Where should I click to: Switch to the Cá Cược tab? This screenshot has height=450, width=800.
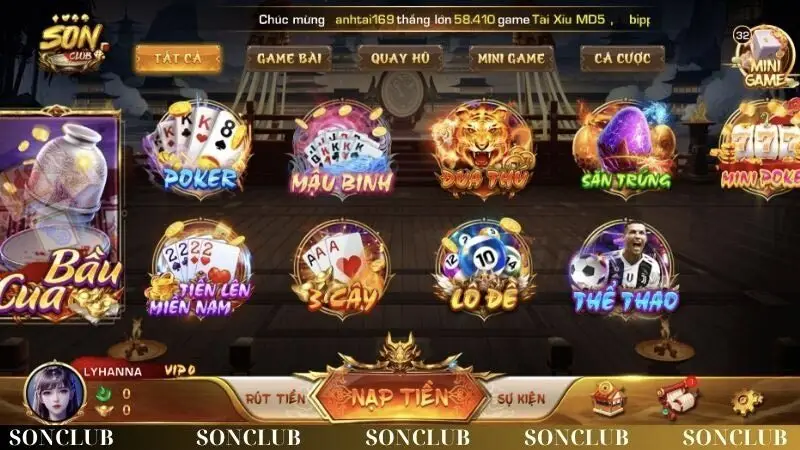coord(622,58)
